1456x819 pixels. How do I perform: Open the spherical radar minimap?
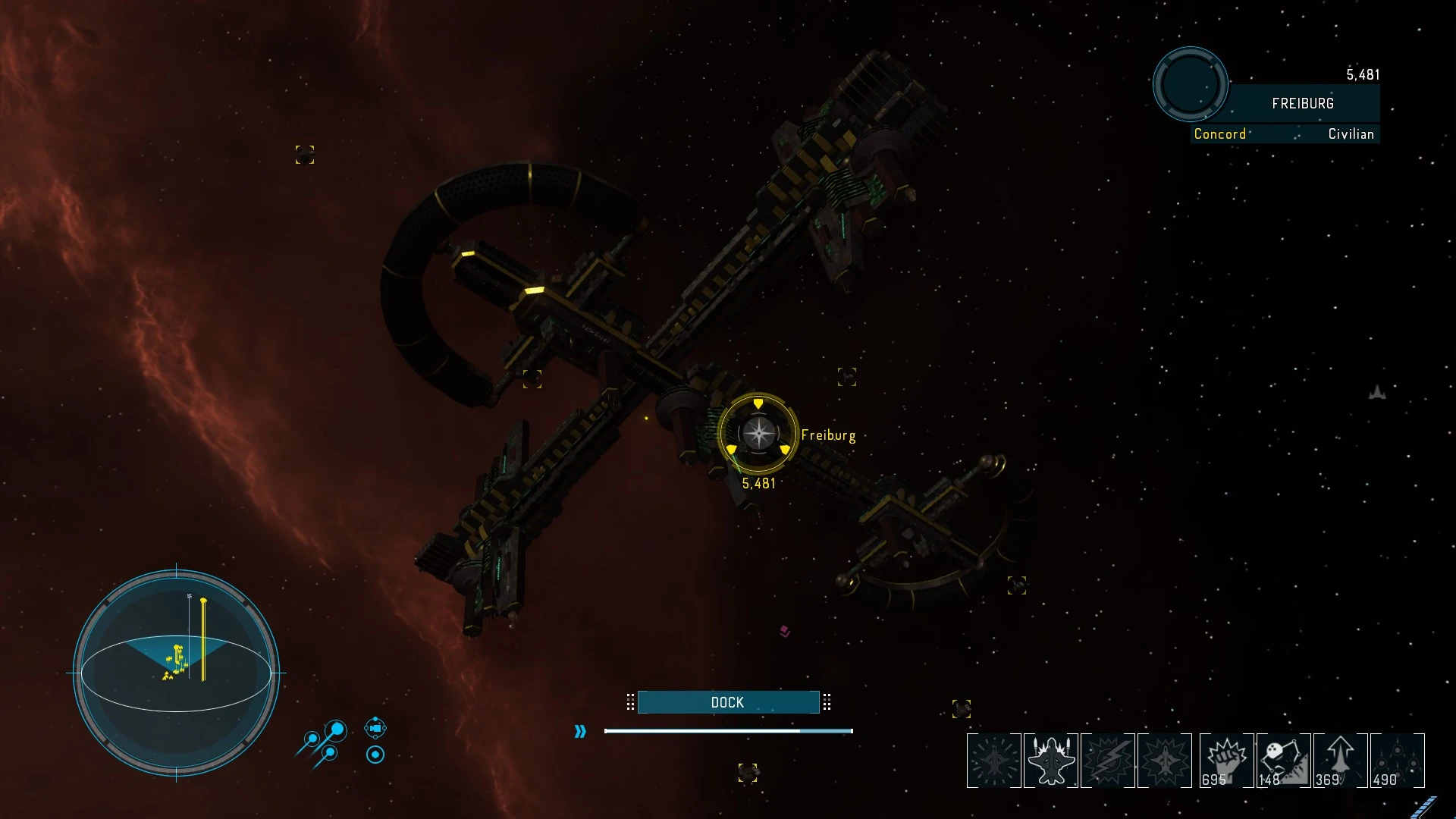click(177, 673)
